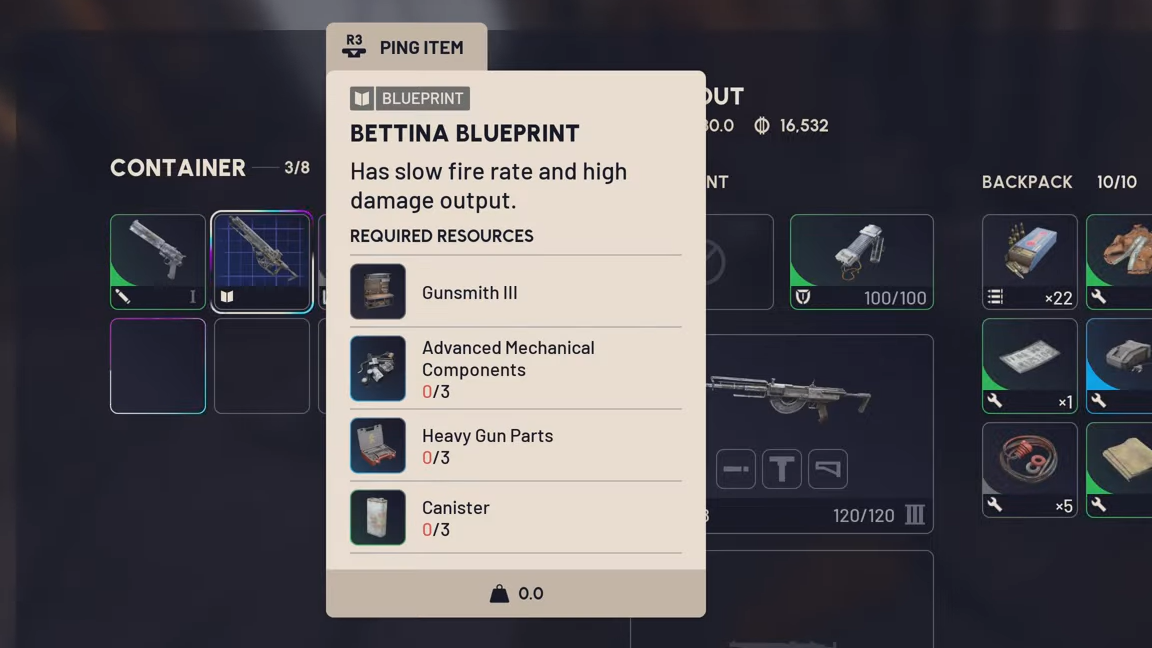Select the backpack item with quantity 1

point(1029,365)
